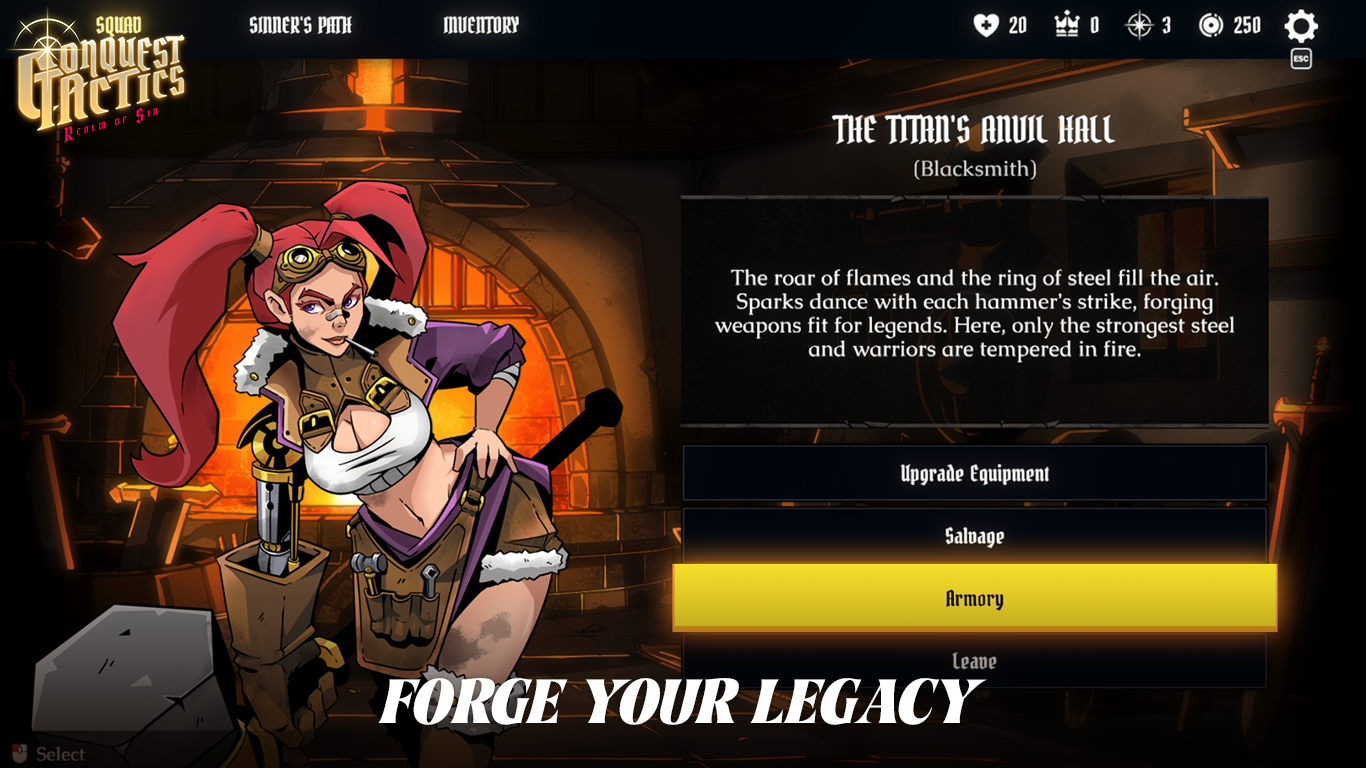Image resolution: width=1366 pixels, height=768 pixels.
Task: Open the Squad tab
Action: tap(119, 24)
